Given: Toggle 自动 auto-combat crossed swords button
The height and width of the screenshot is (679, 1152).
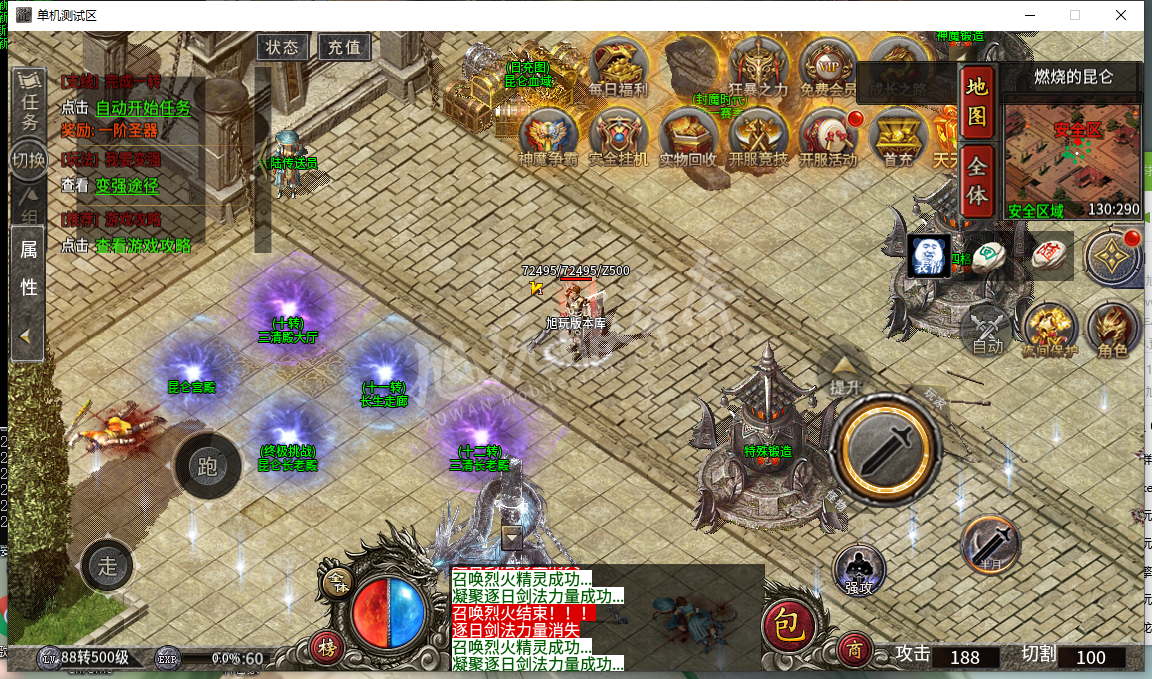Looking at the screenshot, I should click(x=988, y=328).
